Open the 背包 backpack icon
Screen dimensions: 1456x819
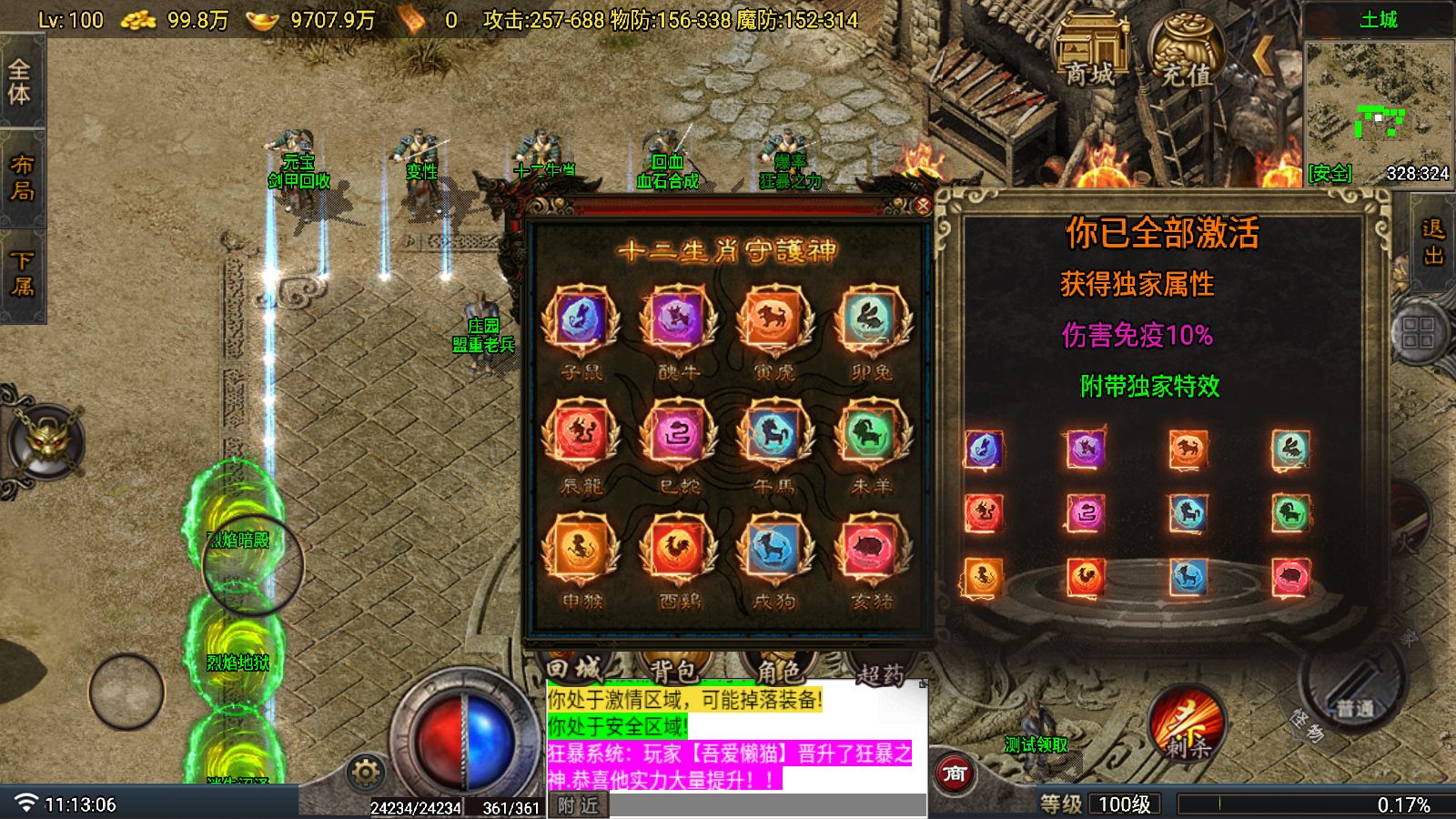(673, 671)
